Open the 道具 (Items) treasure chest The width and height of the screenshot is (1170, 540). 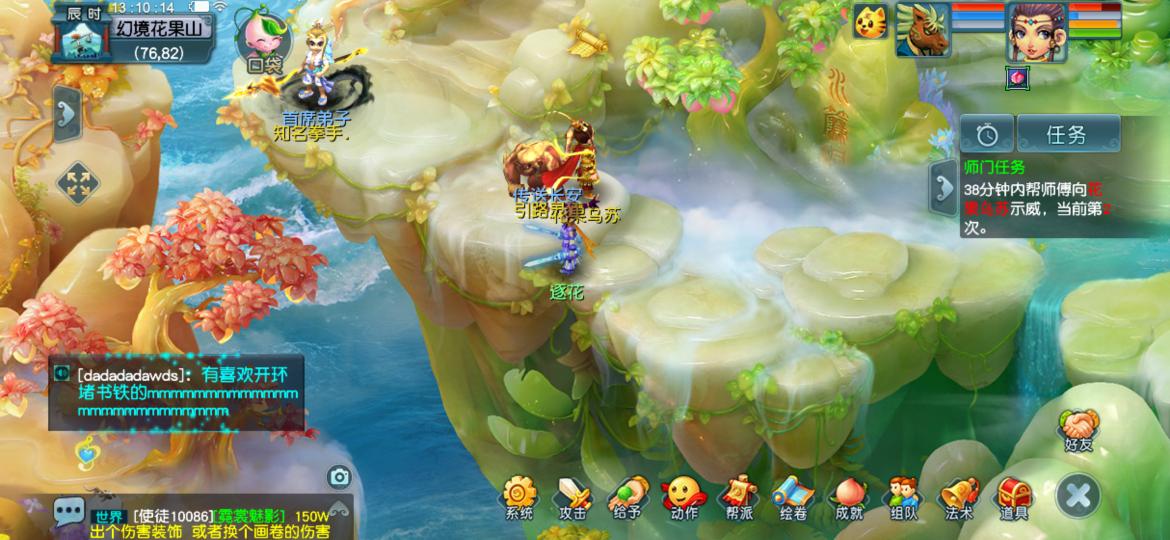tap(1013, 497)
